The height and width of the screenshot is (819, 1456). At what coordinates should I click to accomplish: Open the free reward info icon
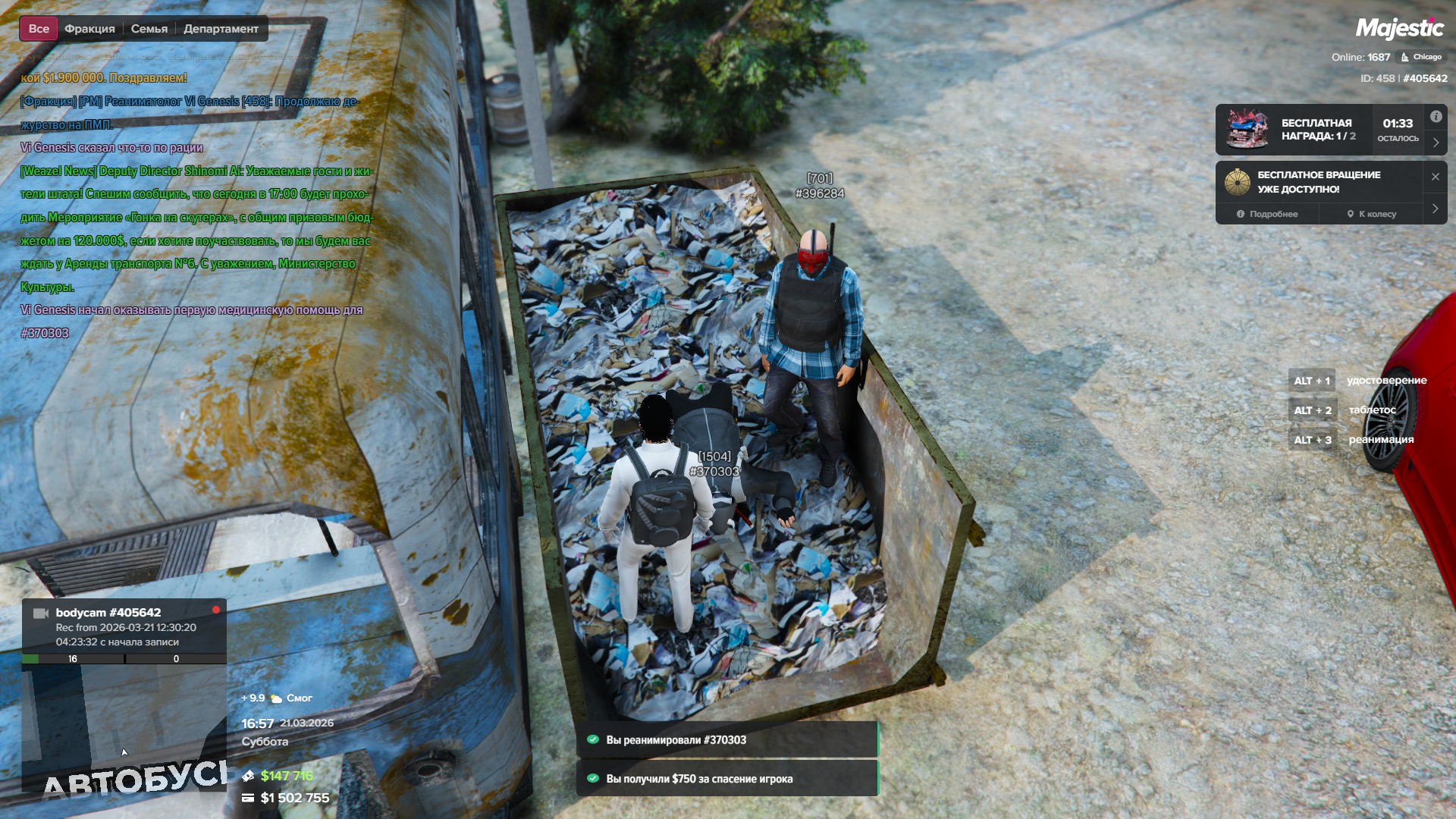tap(1436, 117)
